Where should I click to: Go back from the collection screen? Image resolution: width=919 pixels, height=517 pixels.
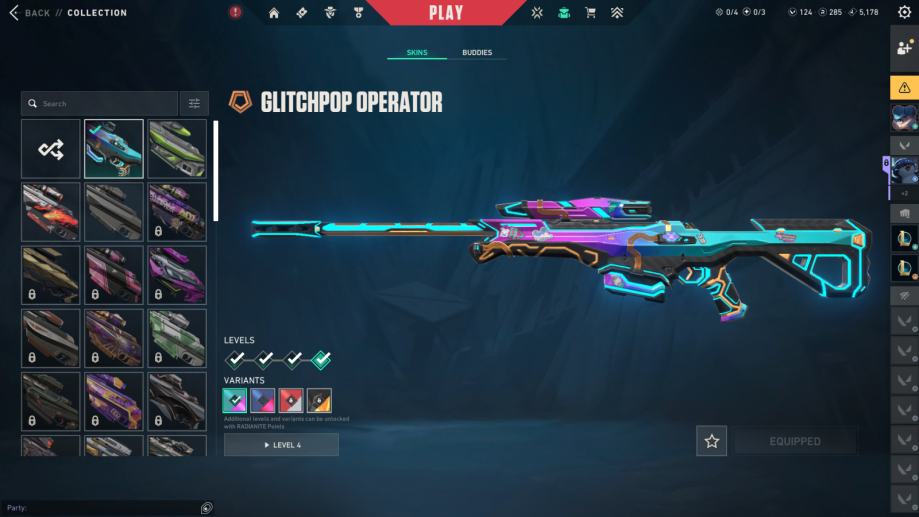tap(30, 13)
